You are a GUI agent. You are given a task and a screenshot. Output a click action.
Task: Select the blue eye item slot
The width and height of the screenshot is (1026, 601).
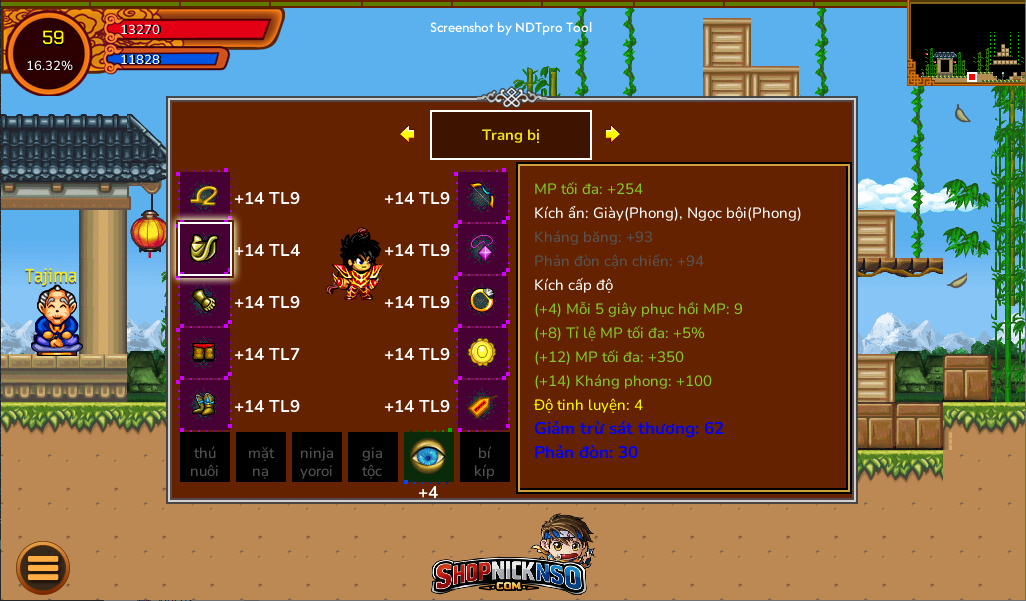click(x=428, y=457)
